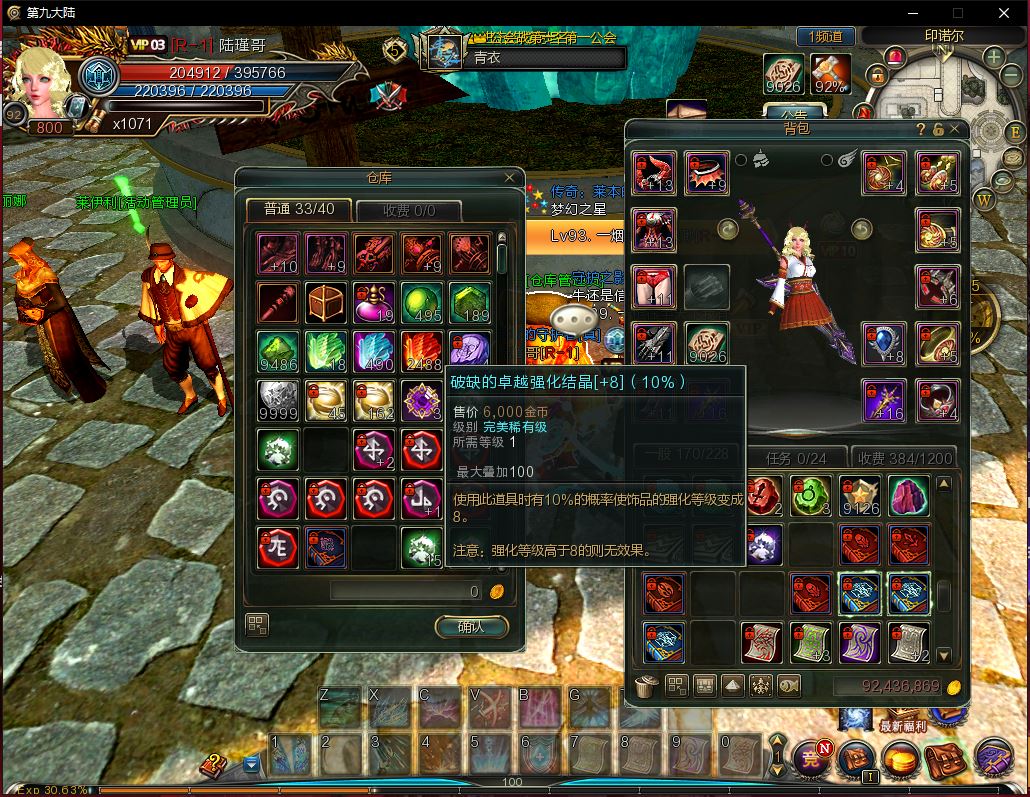1030x797 pixels.
Task: Open the 1频道 channel selector
Action: [826, 37]
